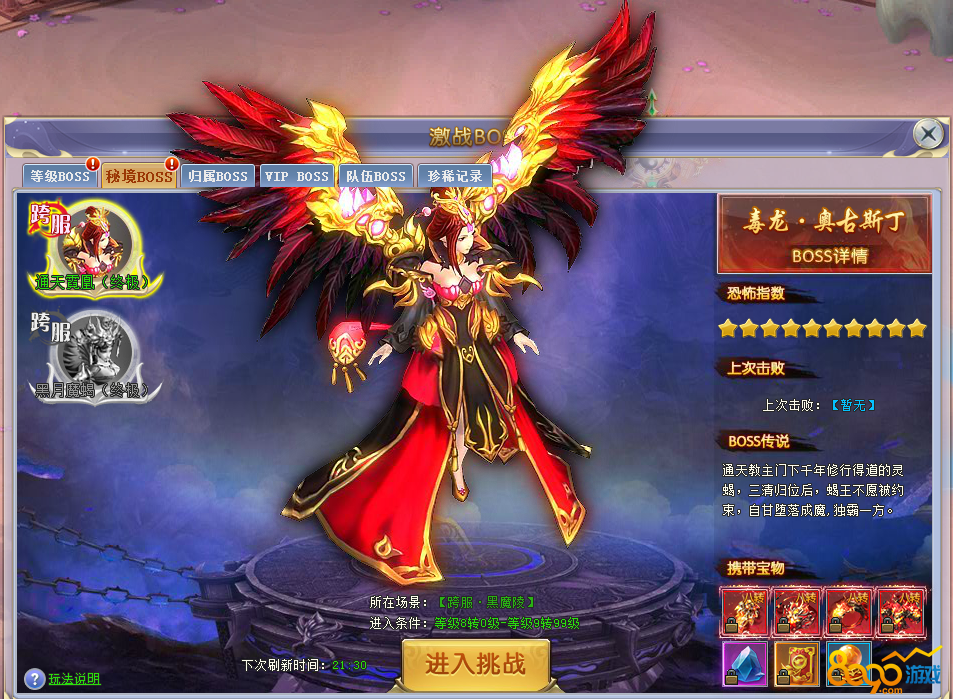
Task: Switch to the 等级BOSS tab
Action: point(60,176)
